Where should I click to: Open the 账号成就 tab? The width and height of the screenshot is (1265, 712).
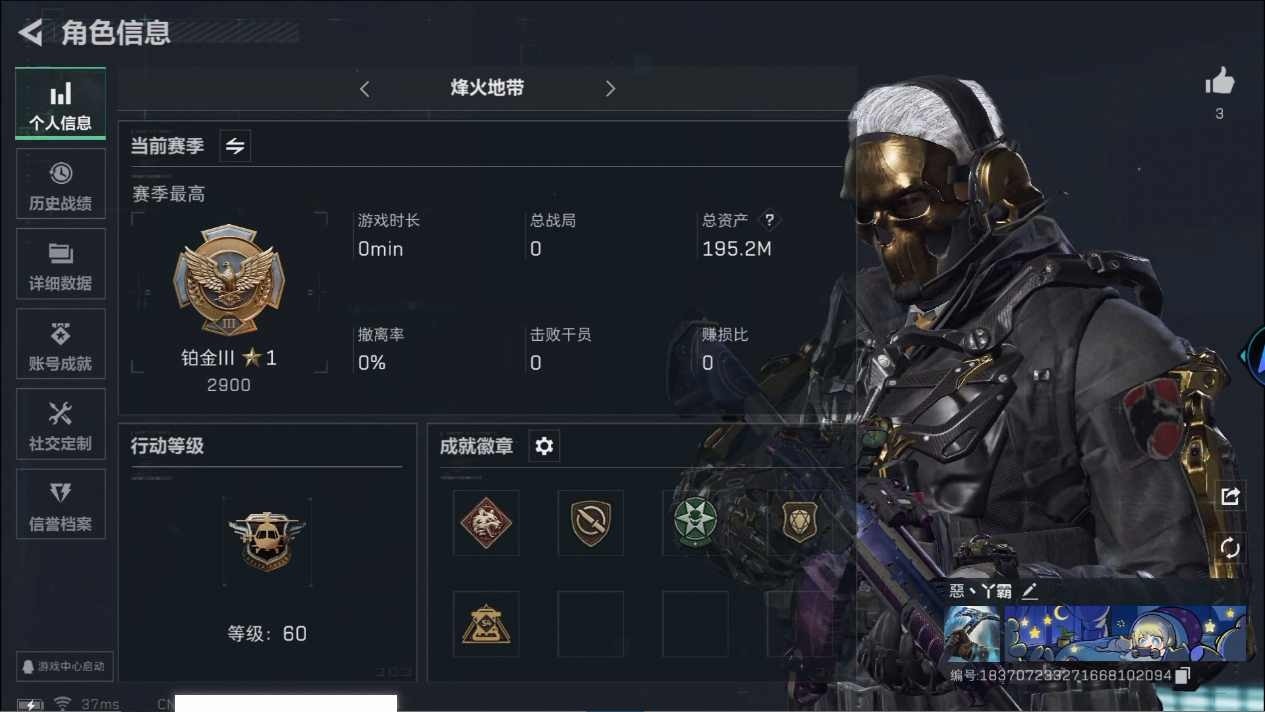click(x=61, y=344)
